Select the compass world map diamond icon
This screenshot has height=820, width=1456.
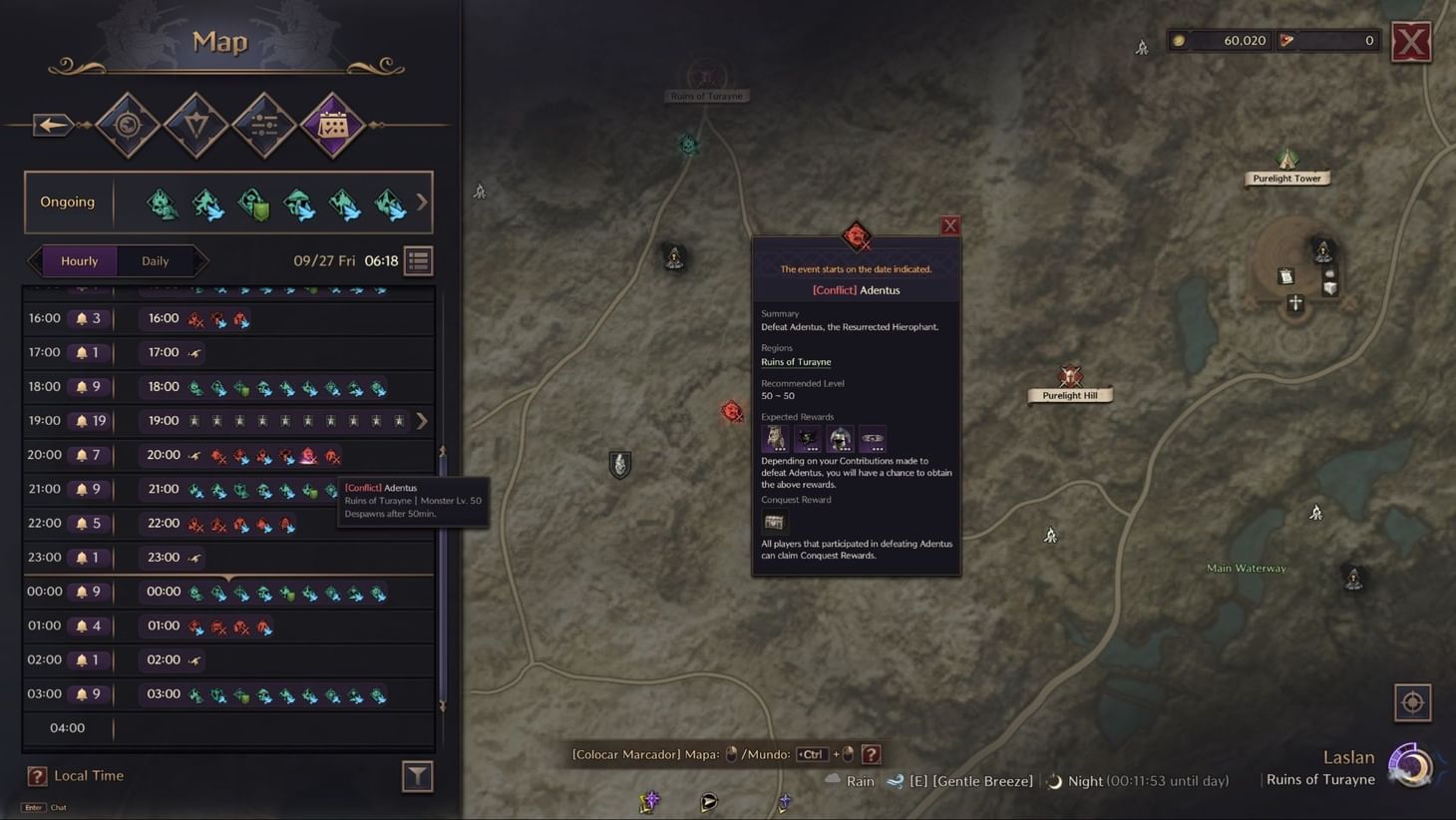tap(128, 124)
